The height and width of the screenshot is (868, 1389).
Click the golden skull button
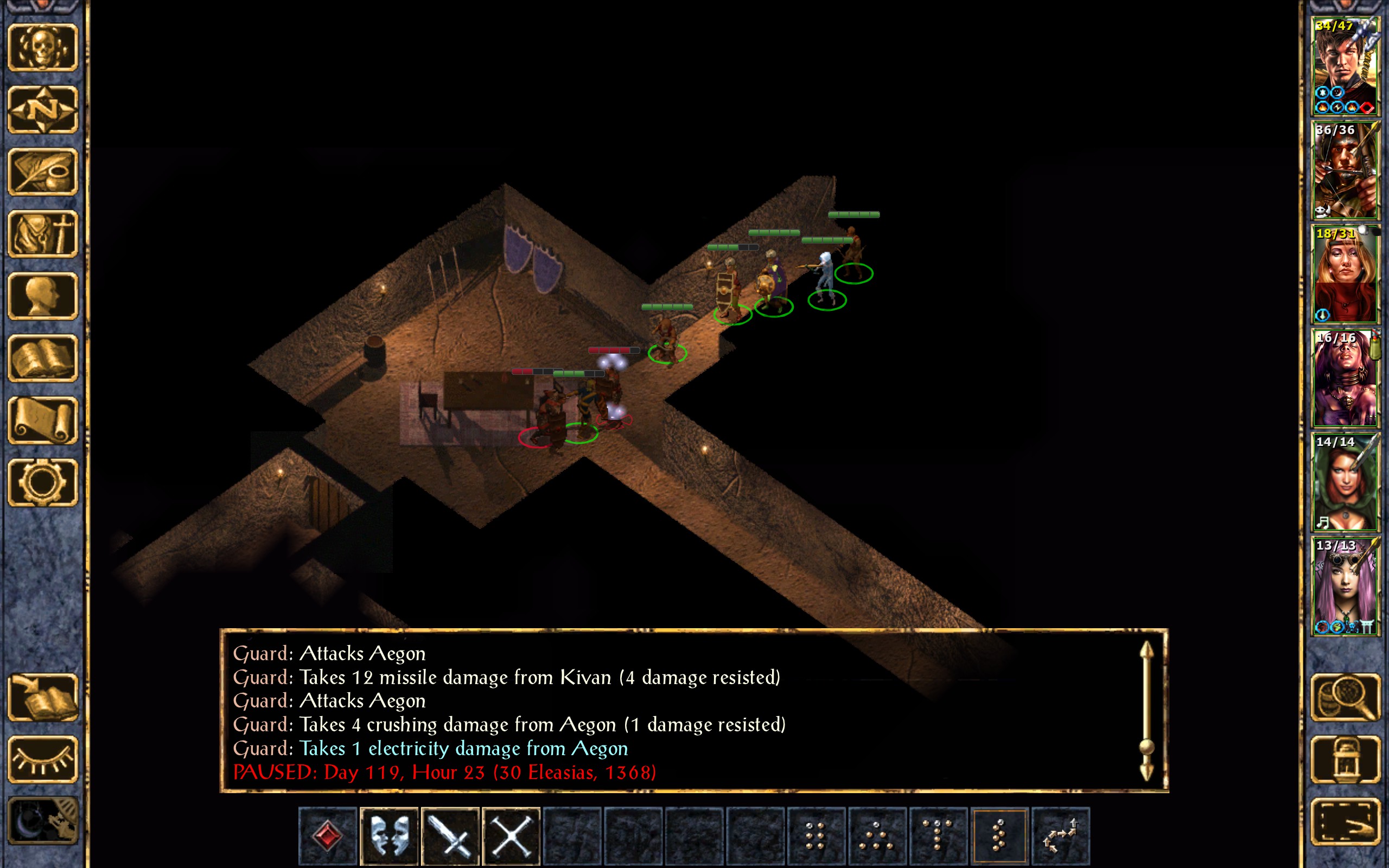click(x=43, y=47)
